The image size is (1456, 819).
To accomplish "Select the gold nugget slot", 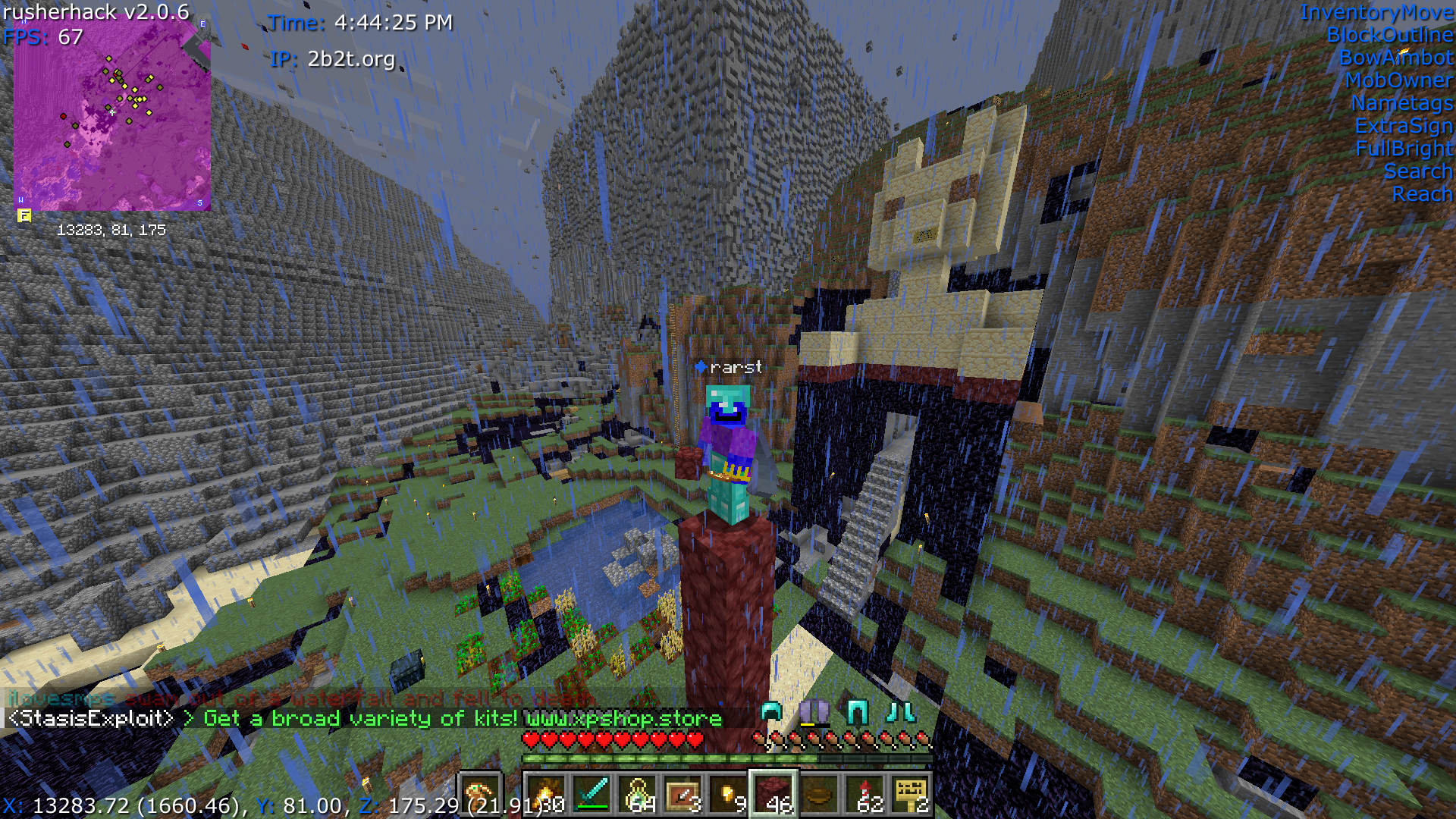I will 729,795.
